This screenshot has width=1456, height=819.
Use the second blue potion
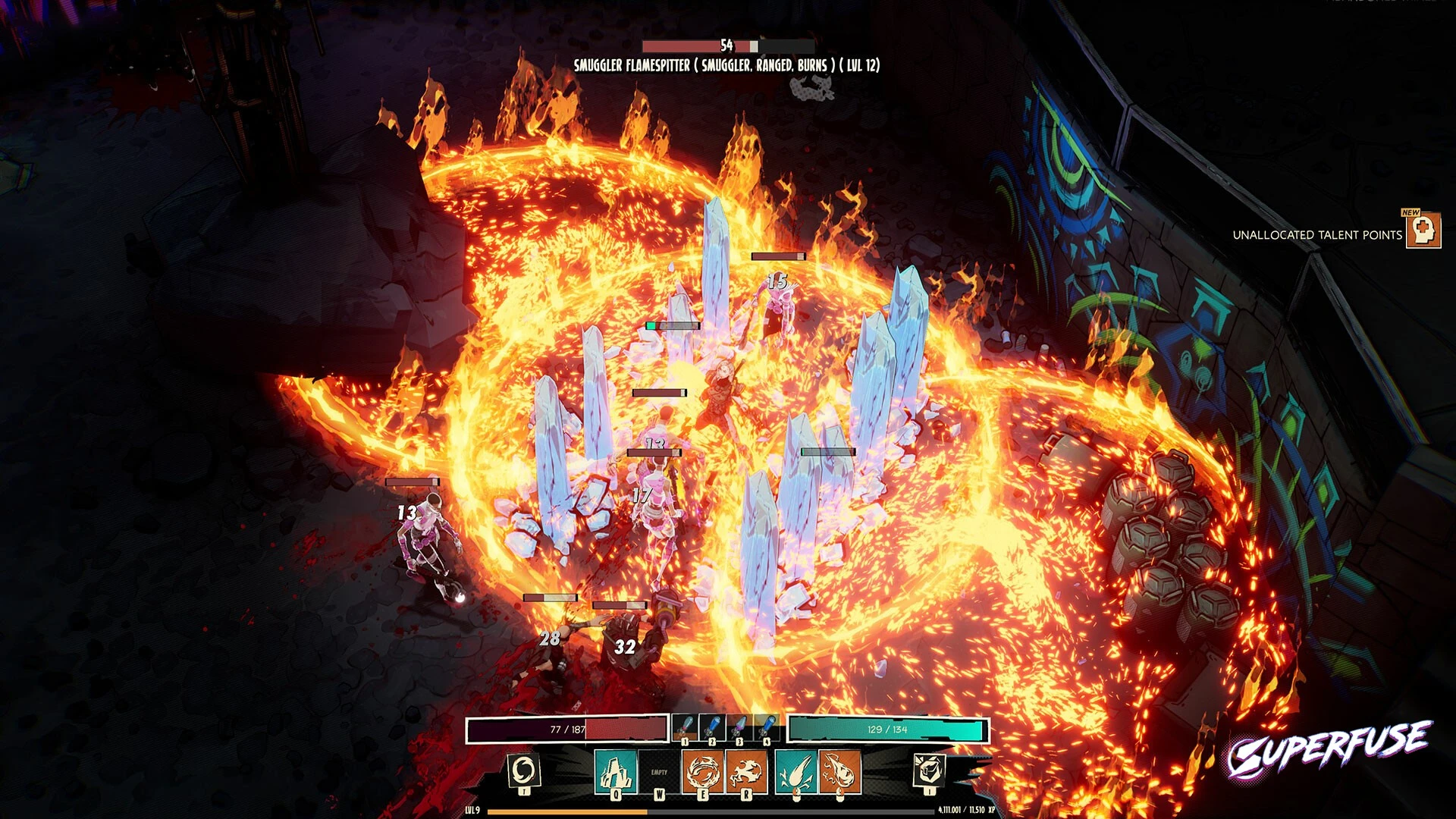712,728
